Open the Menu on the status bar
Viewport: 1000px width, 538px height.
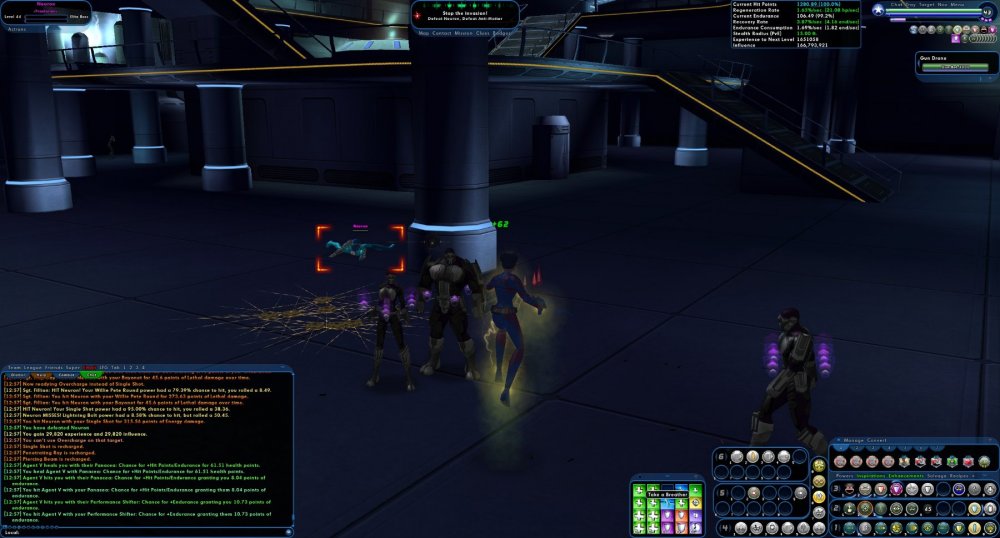pos(957,4)
